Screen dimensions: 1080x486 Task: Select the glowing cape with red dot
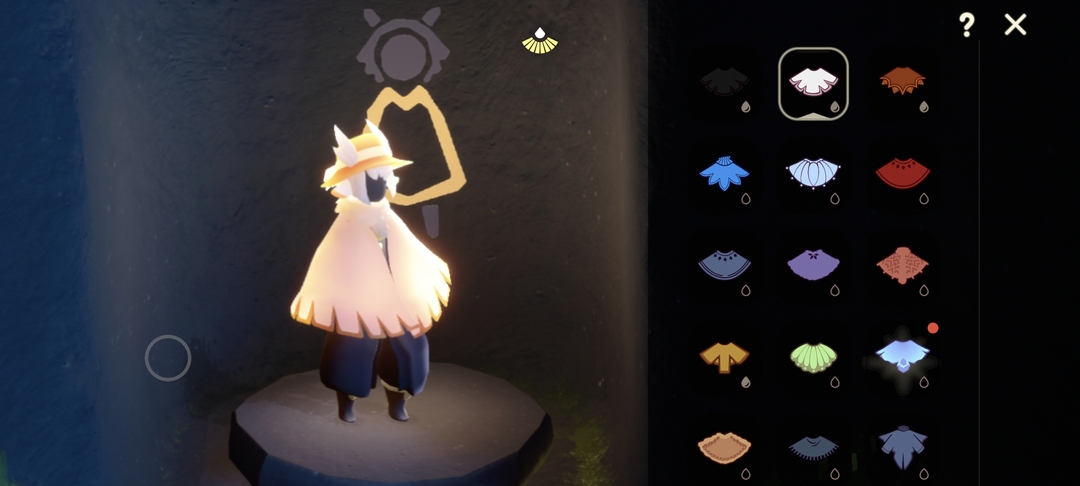(903, 354)
